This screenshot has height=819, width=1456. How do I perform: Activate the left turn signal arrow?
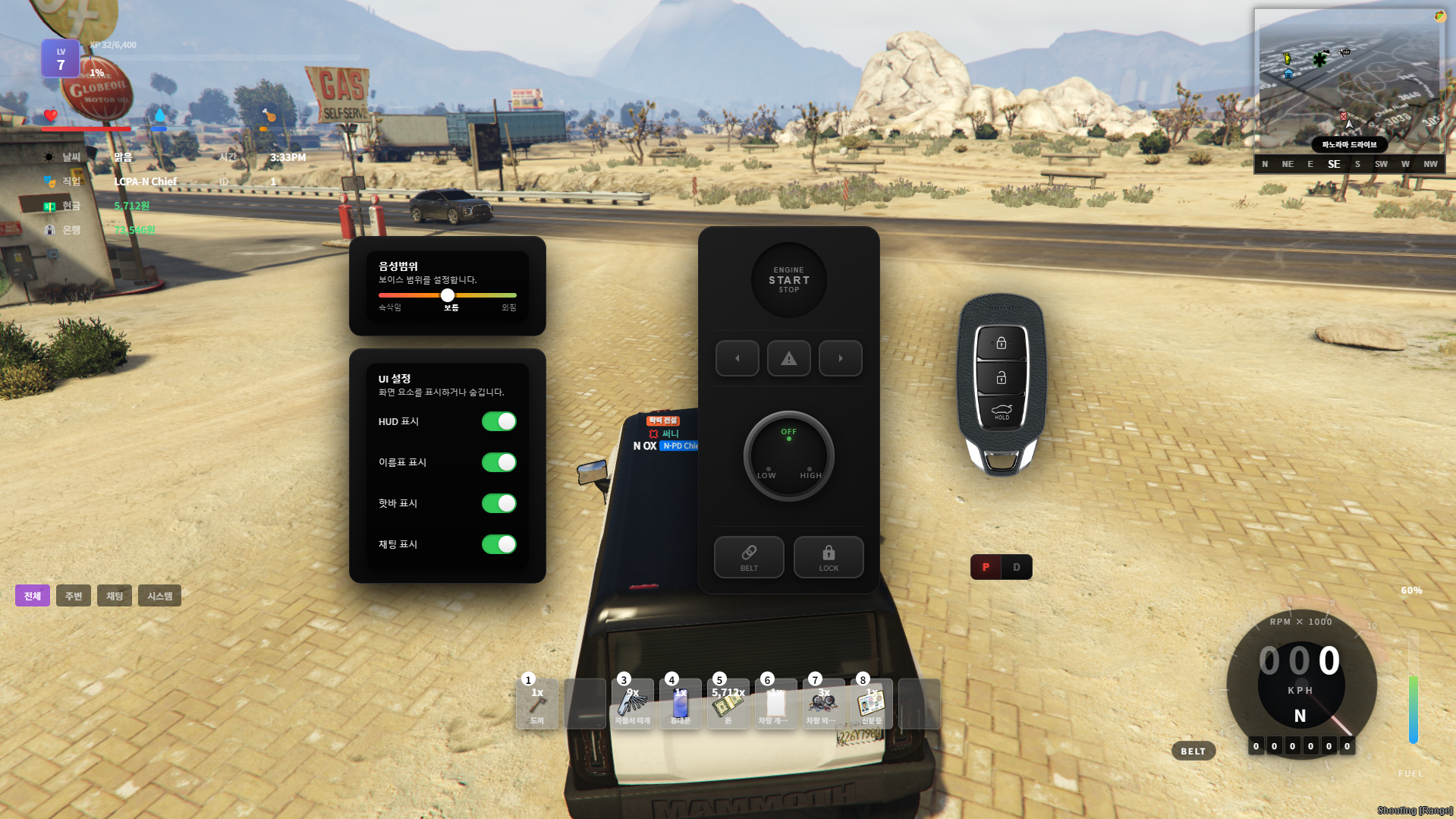[x=737, y=358]
